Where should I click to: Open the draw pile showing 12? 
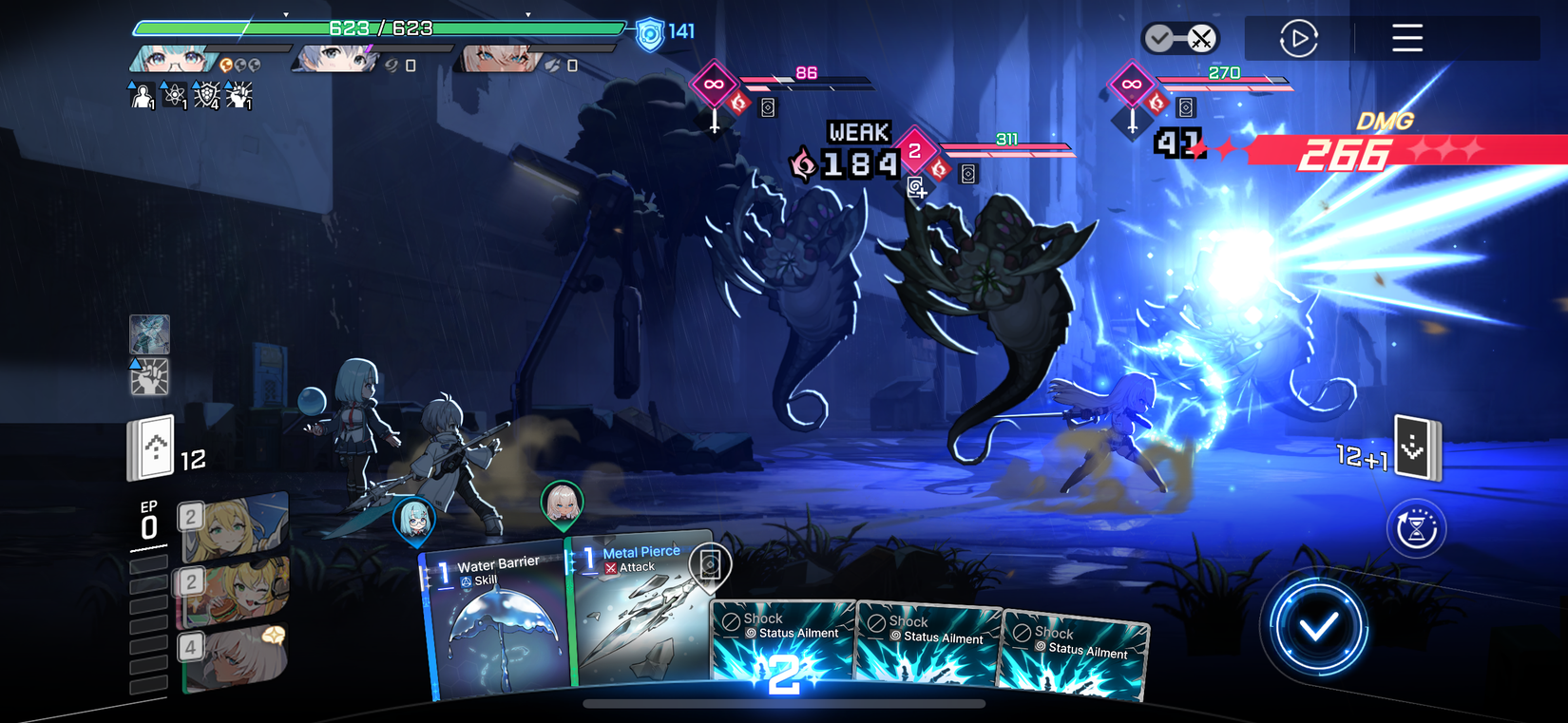pos(152,447)
